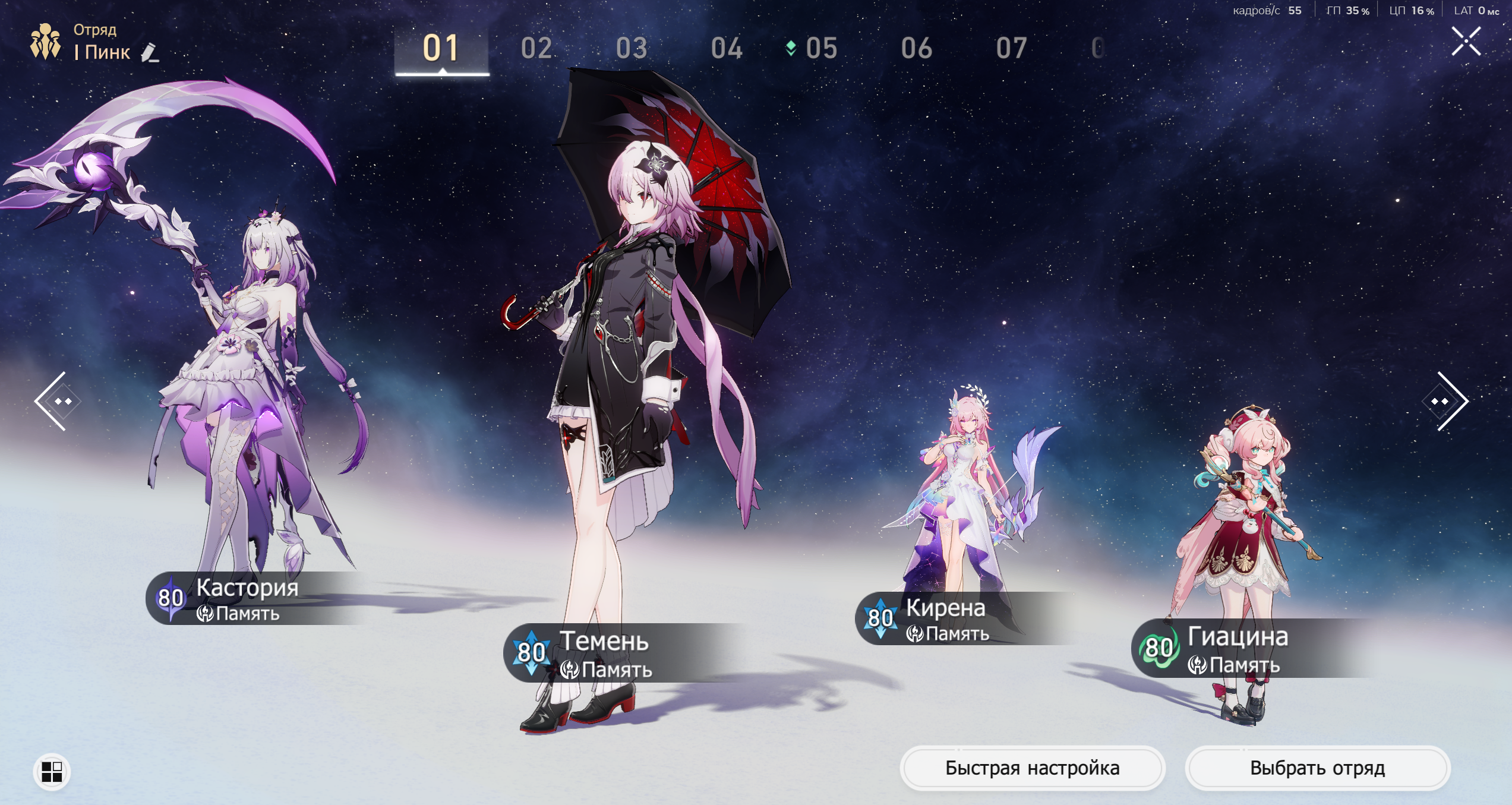Image resolution: width=1512 pixels, height=805 pixels.
Task: Show the next team with right arrow
Action: 1446,401
